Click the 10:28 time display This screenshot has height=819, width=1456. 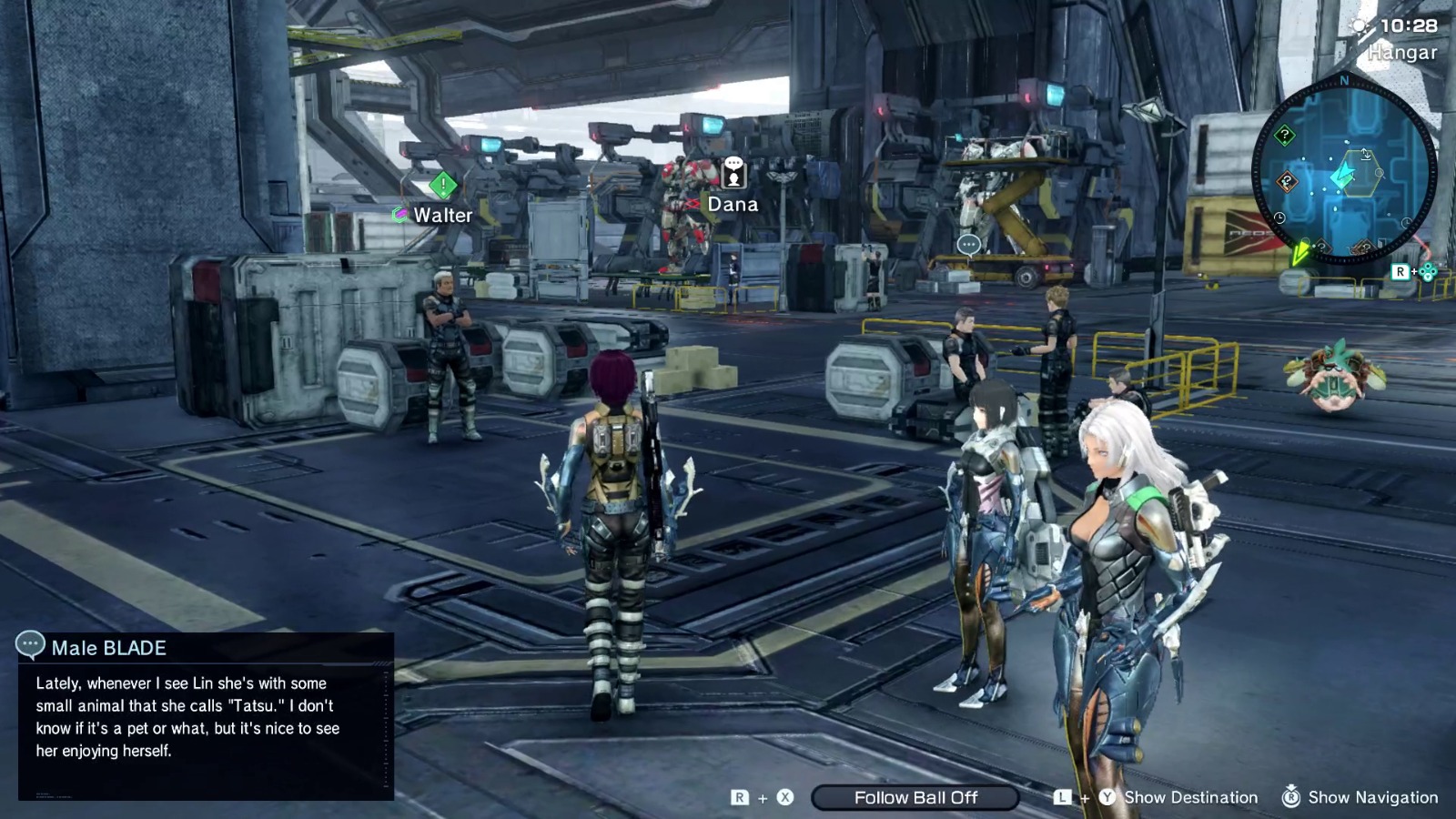point(1410,25)
